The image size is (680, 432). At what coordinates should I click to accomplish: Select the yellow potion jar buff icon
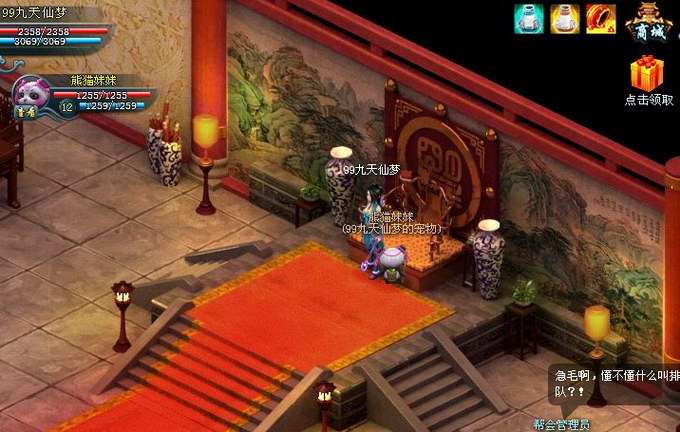(x=564, y=18)
